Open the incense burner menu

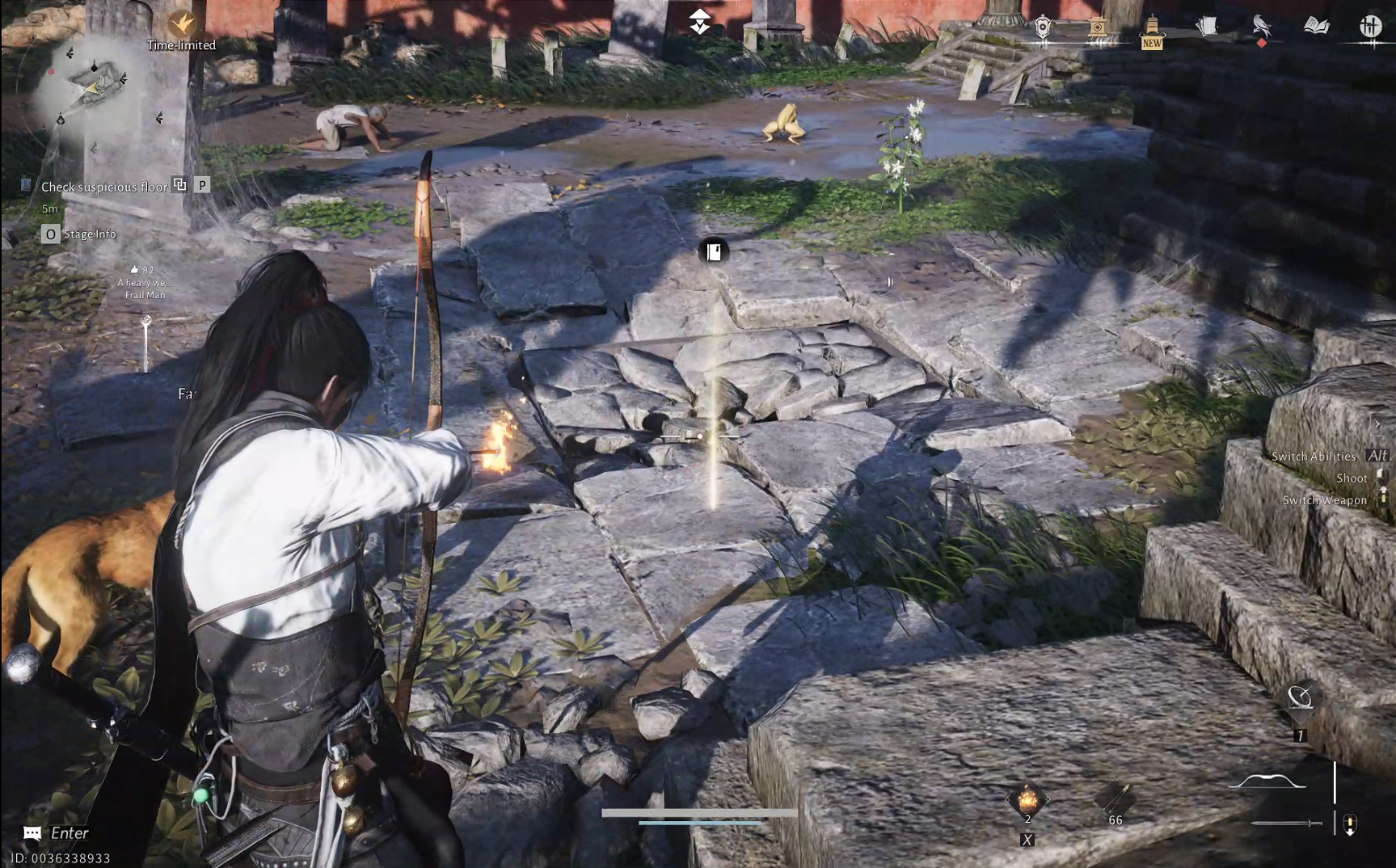click(x=1097, y=25)
